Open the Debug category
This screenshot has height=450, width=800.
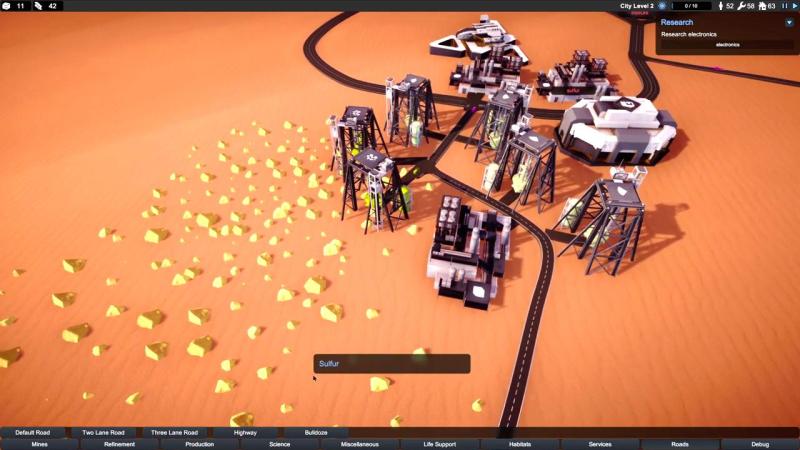point(760,444)
